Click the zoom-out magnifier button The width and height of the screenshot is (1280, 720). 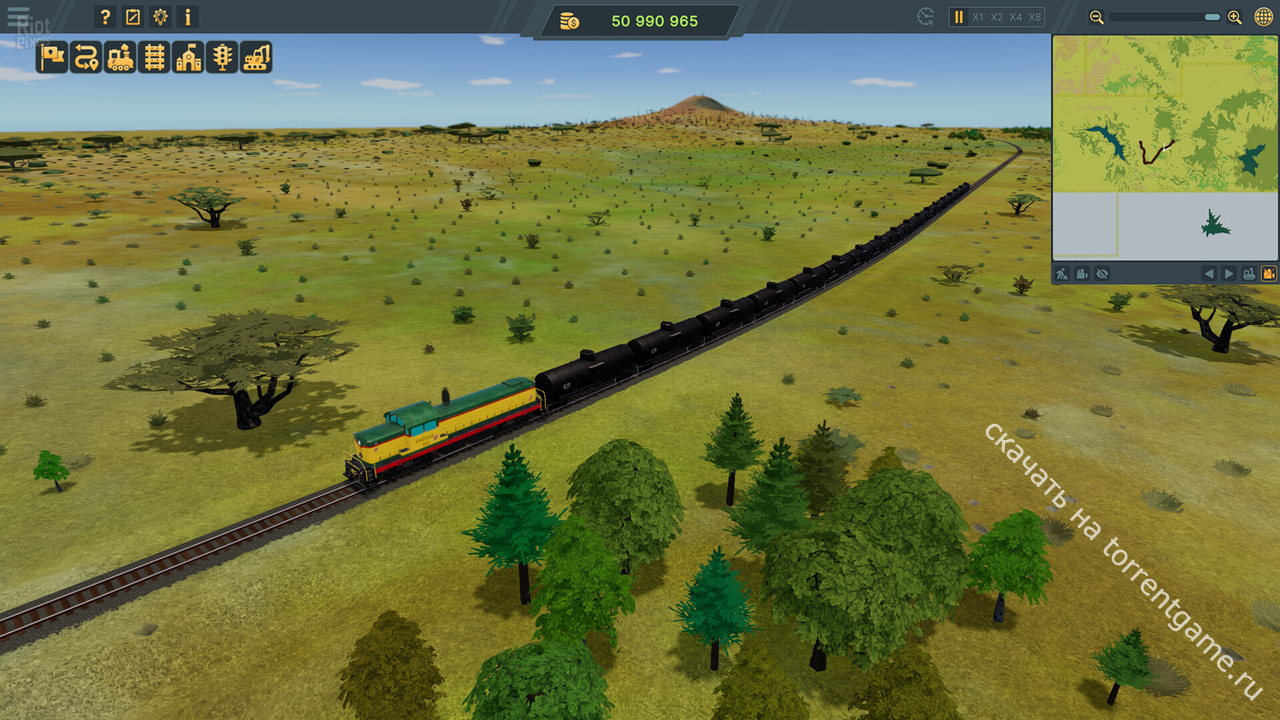click(x=1097, y=17)
